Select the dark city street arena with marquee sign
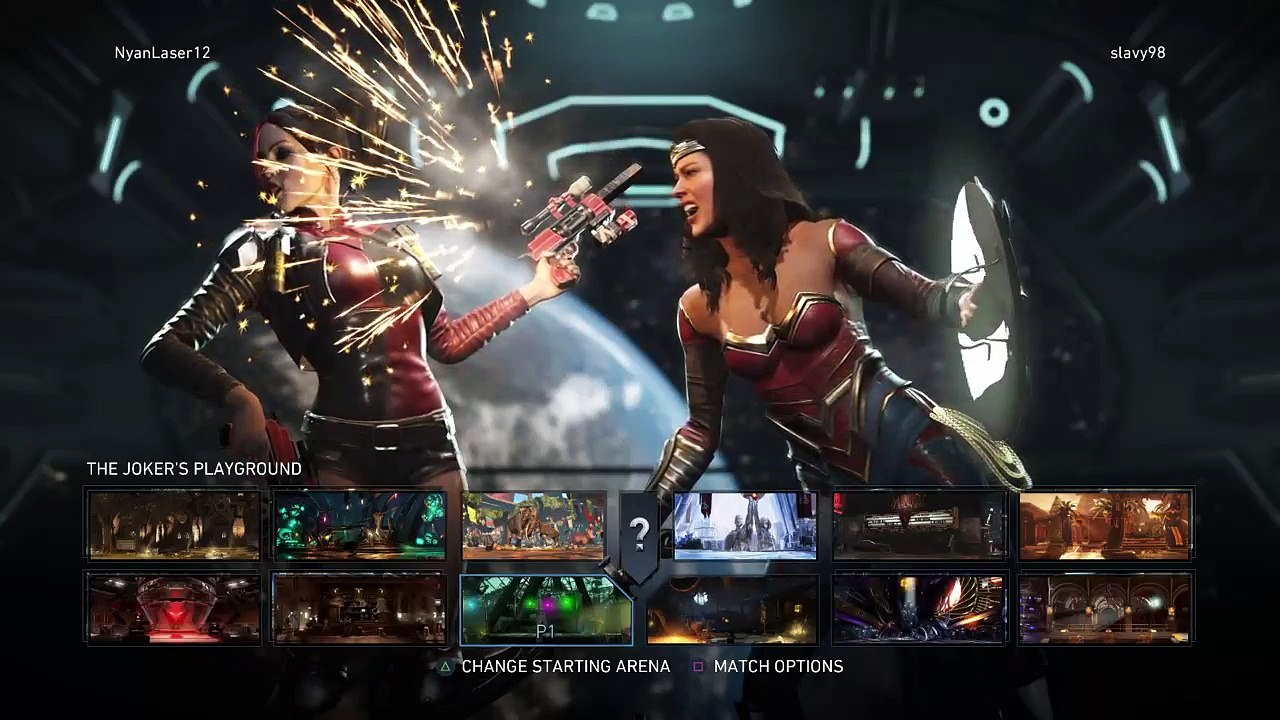 pos(919,525)
